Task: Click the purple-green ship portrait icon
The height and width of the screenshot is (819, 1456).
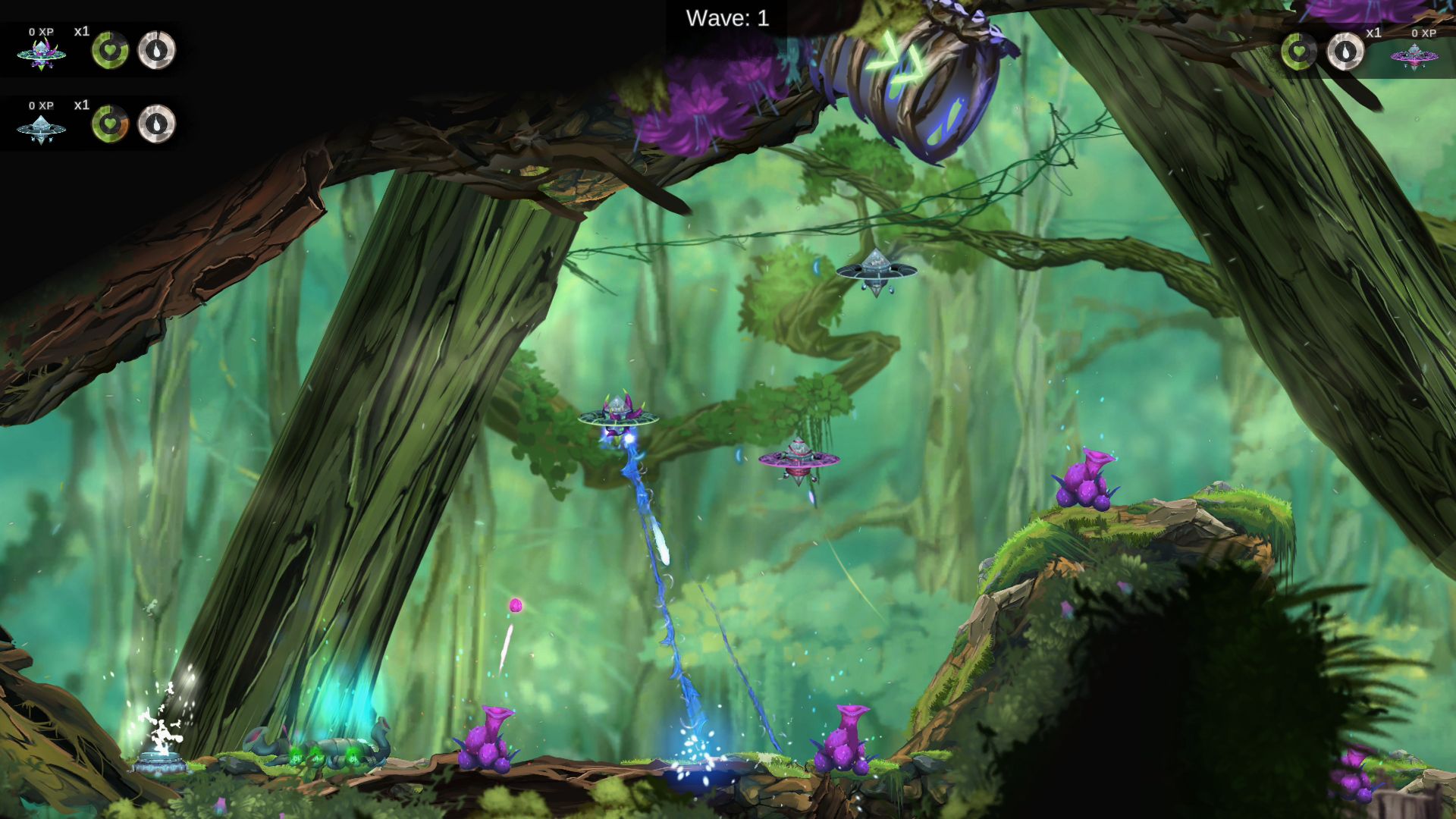Action: pyautogui.click(x=41, y=55)
